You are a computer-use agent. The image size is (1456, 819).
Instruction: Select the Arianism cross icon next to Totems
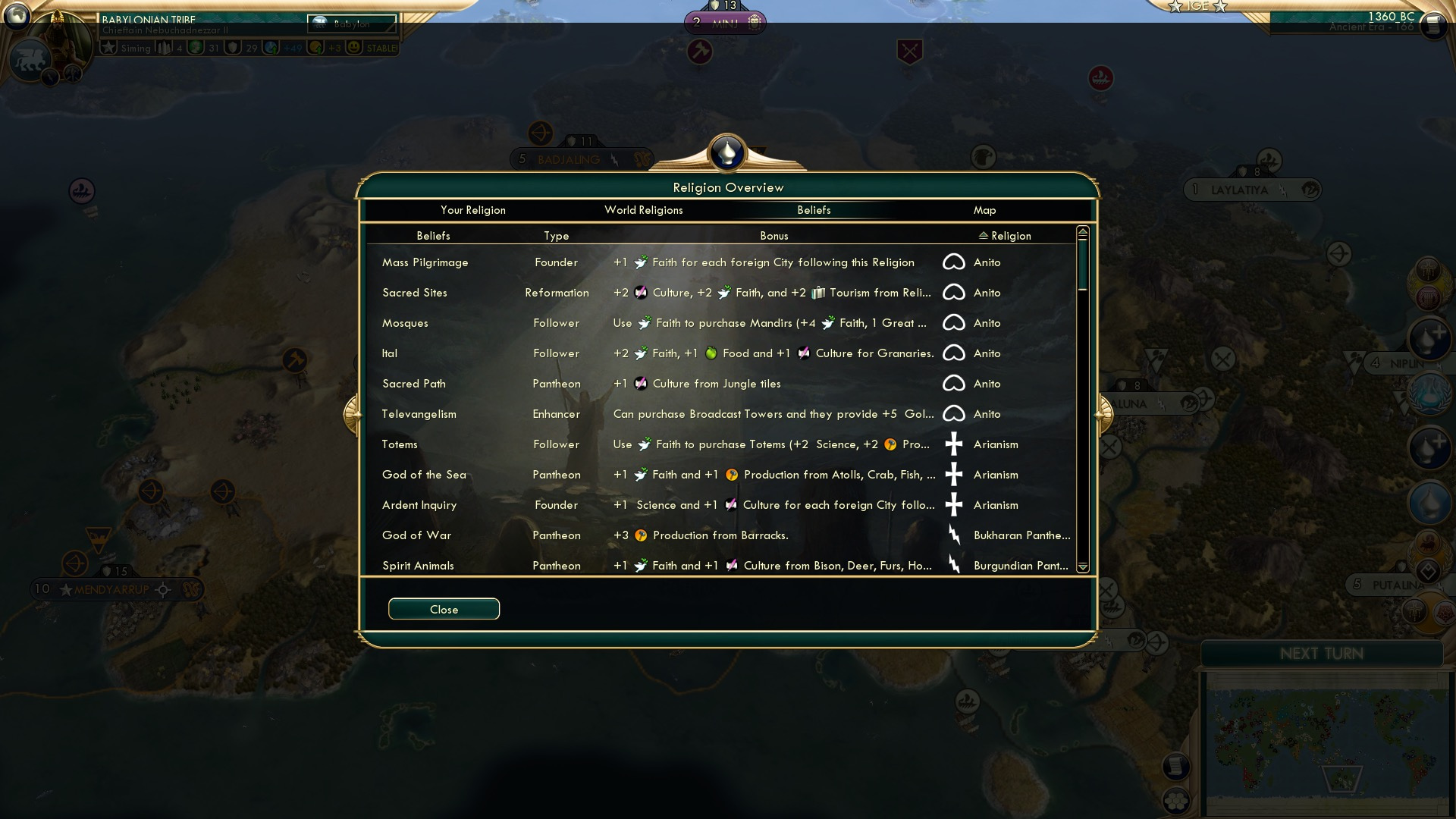(955, 444)
